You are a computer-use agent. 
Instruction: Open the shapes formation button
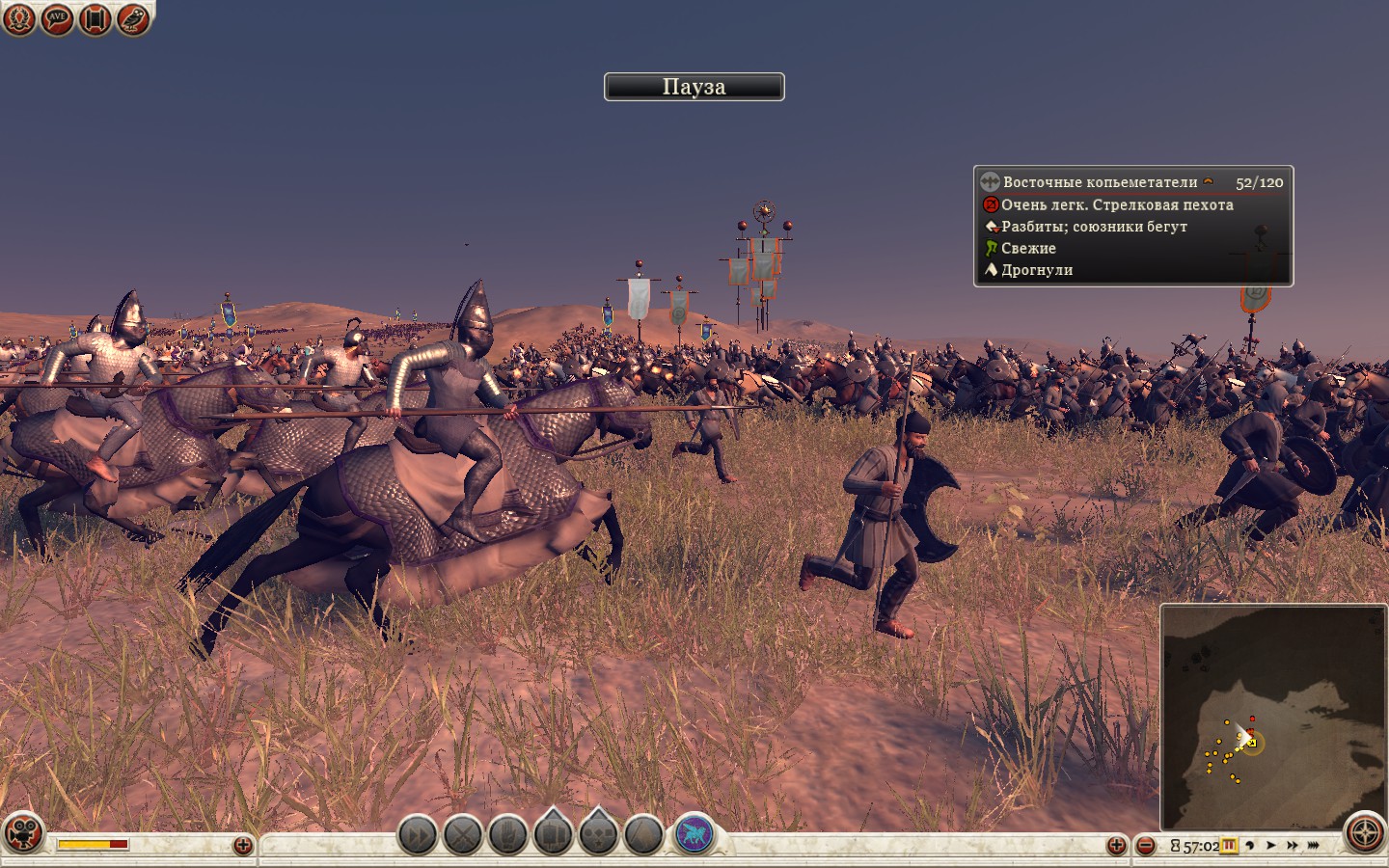click(598, 832)
